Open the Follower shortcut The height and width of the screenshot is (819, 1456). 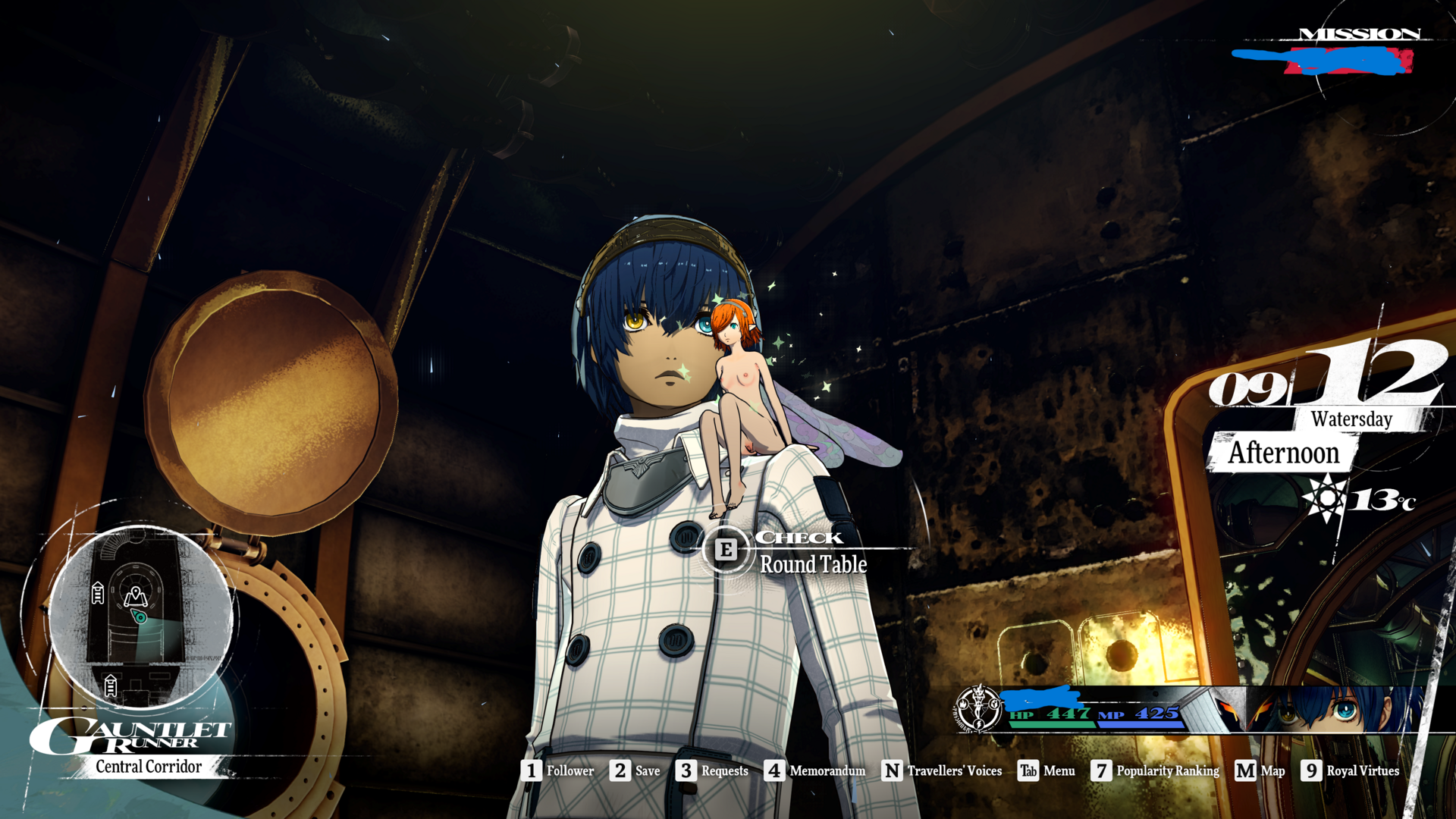(x=557, y=770)
